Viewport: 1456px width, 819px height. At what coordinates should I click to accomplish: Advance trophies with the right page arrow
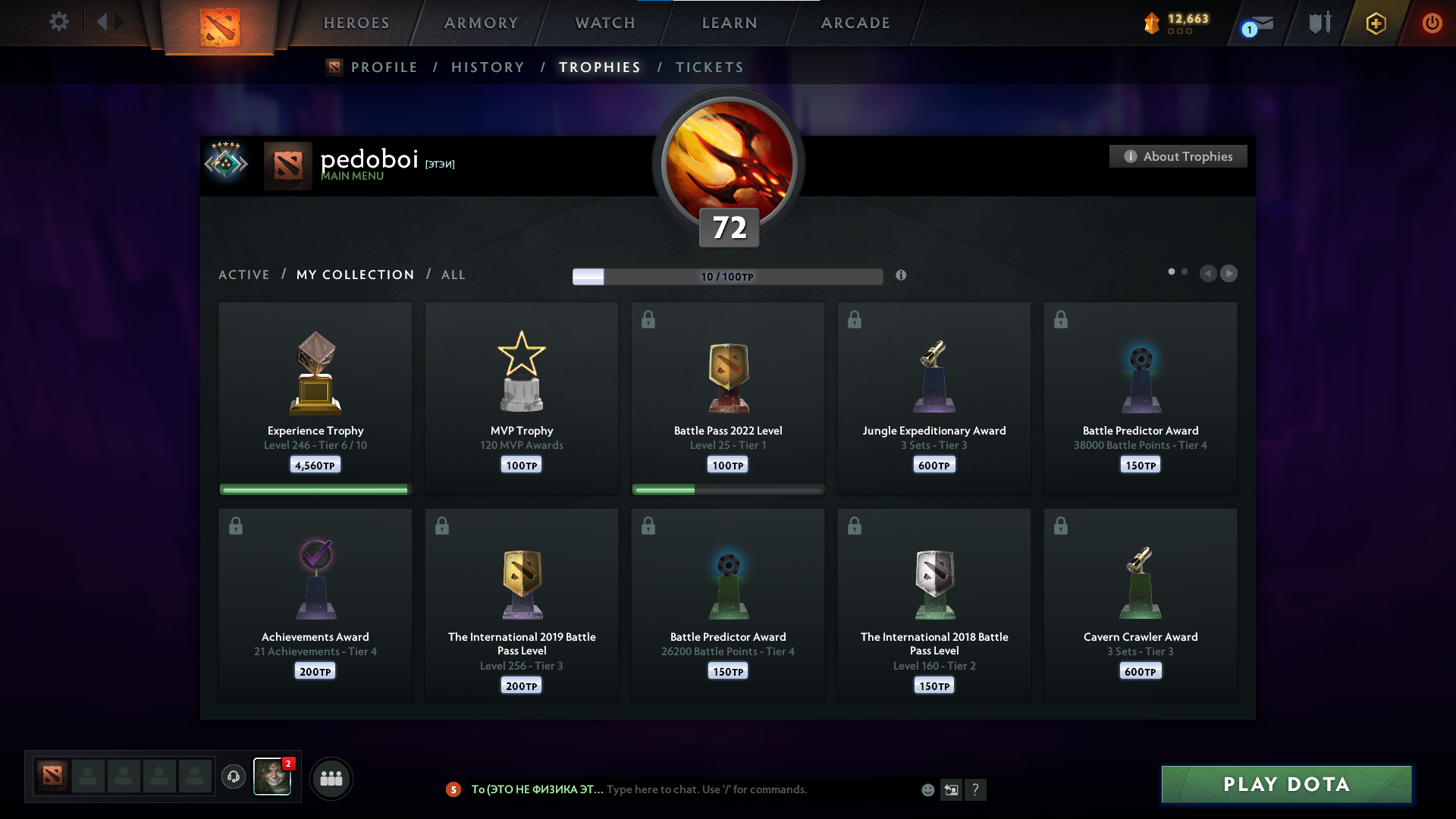pyautogui.click(x=1229, y=274)
